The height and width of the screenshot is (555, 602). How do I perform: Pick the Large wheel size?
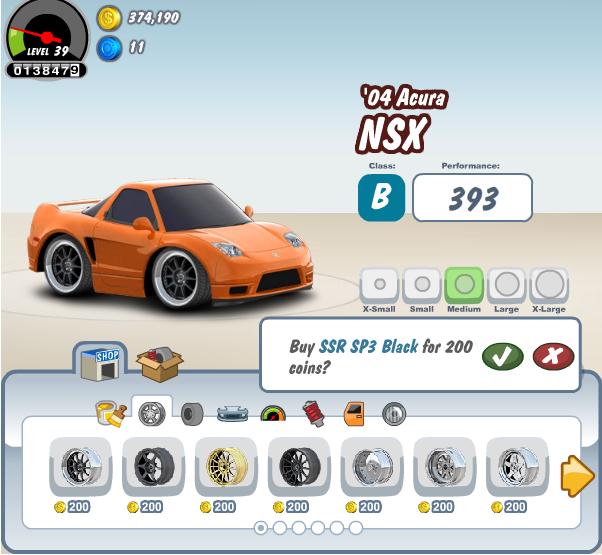click(506, 285)
